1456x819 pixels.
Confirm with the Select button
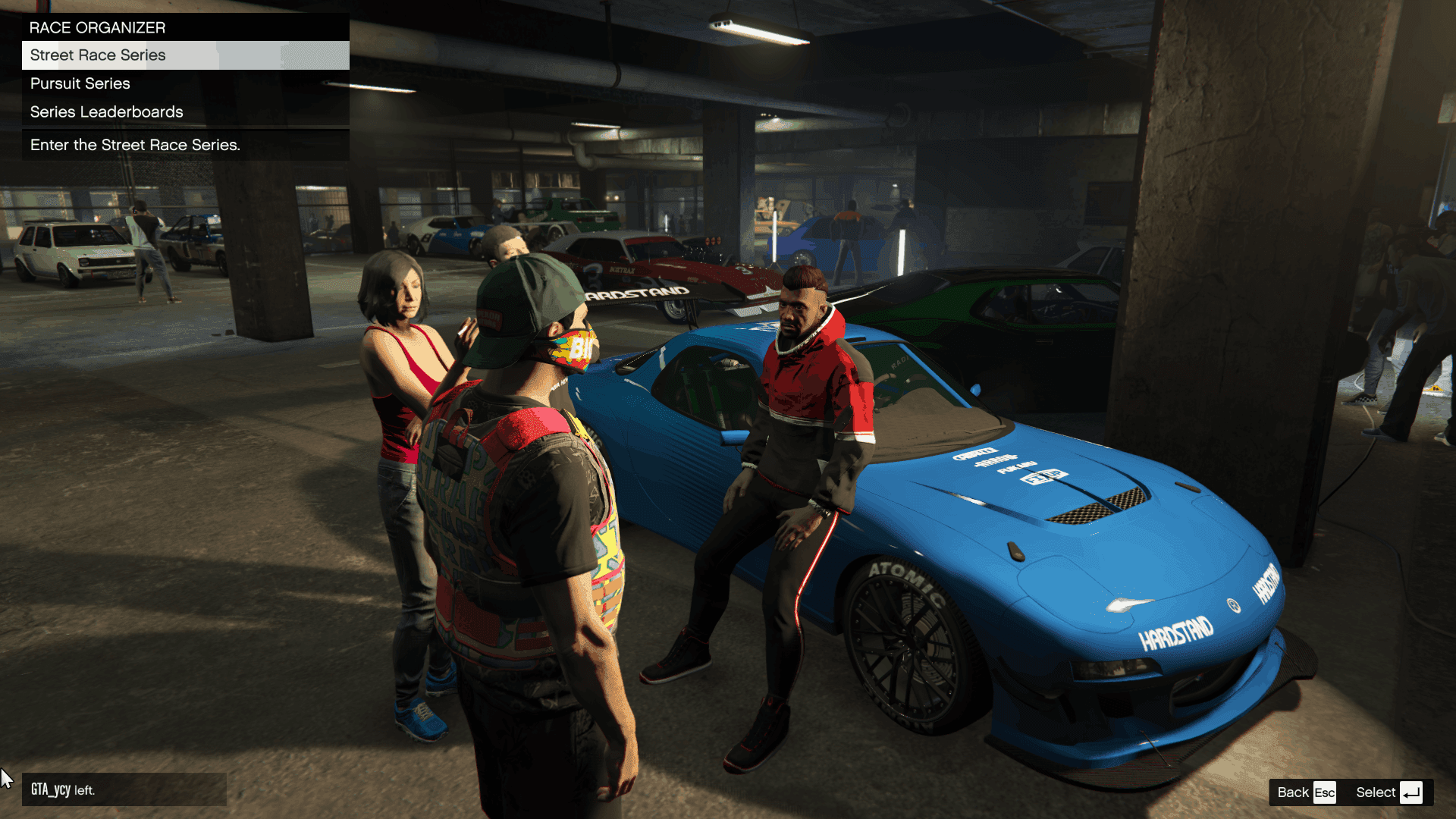(1389, 792)
